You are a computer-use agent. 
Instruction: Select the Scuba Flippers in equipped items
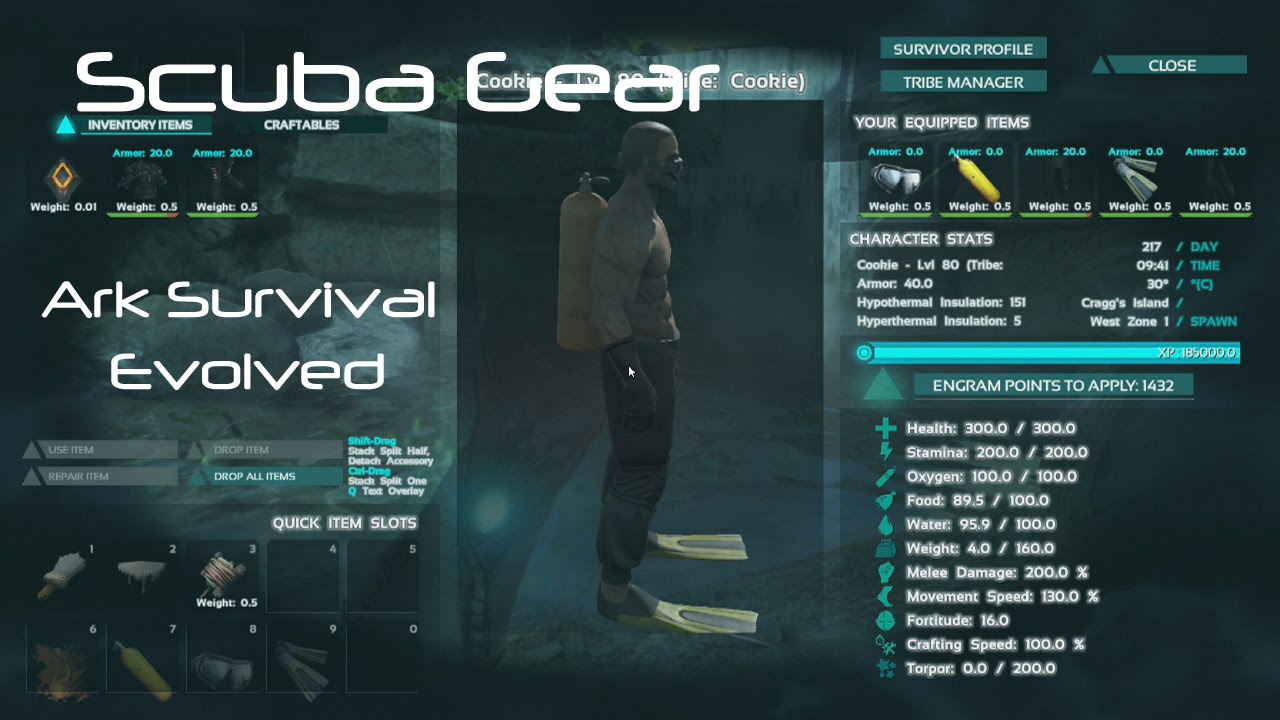1135,180
